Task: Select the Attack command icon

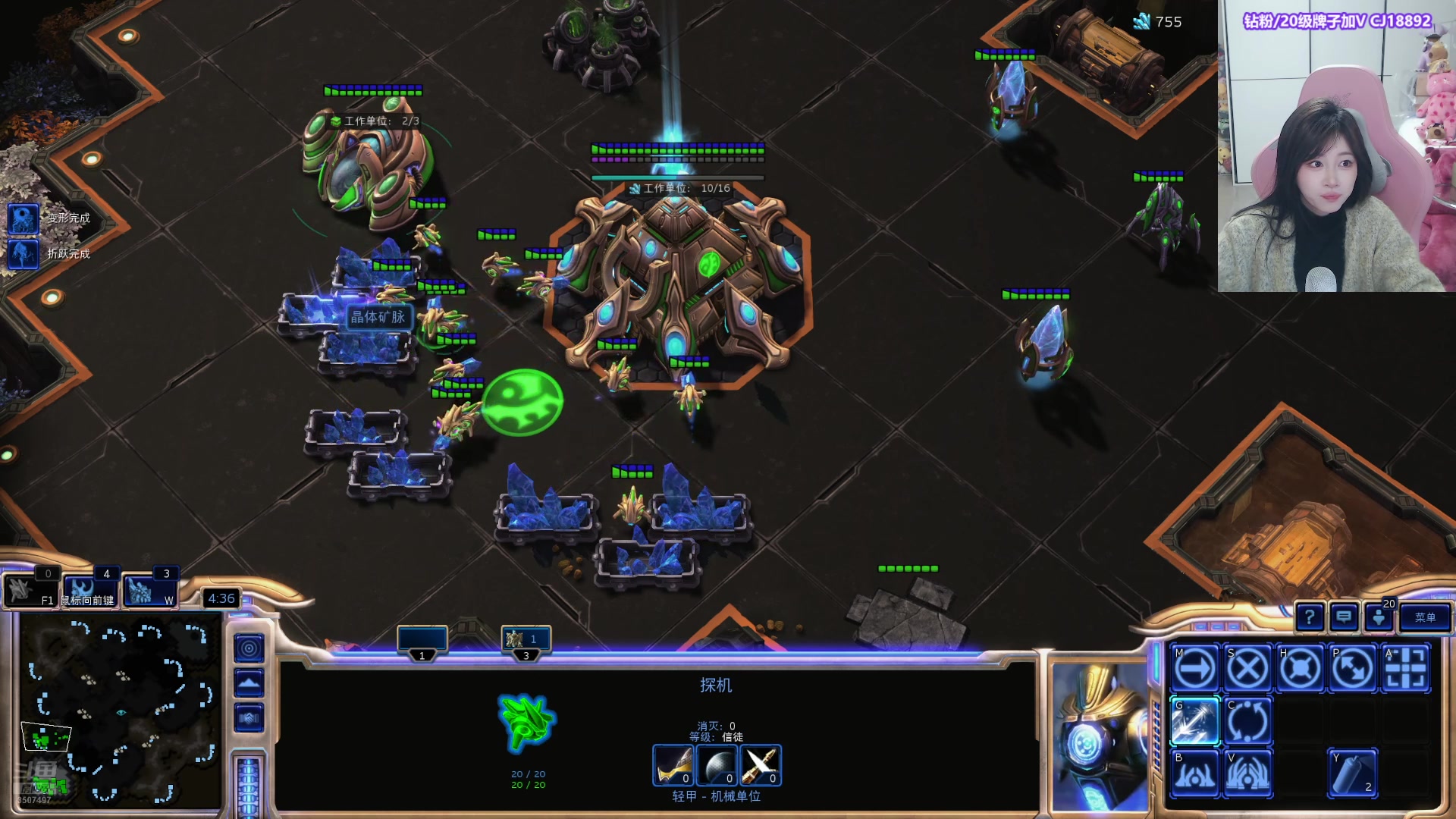Action: pyautogui.click(x=1405, y=669)
